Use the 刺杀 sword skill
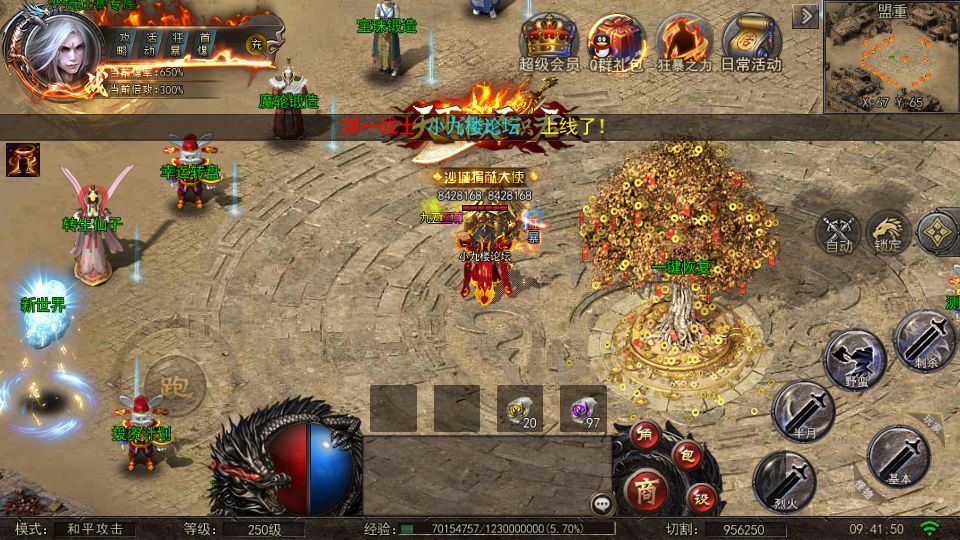The width and height of the screenshot is (960, 540). pos(925,340)
